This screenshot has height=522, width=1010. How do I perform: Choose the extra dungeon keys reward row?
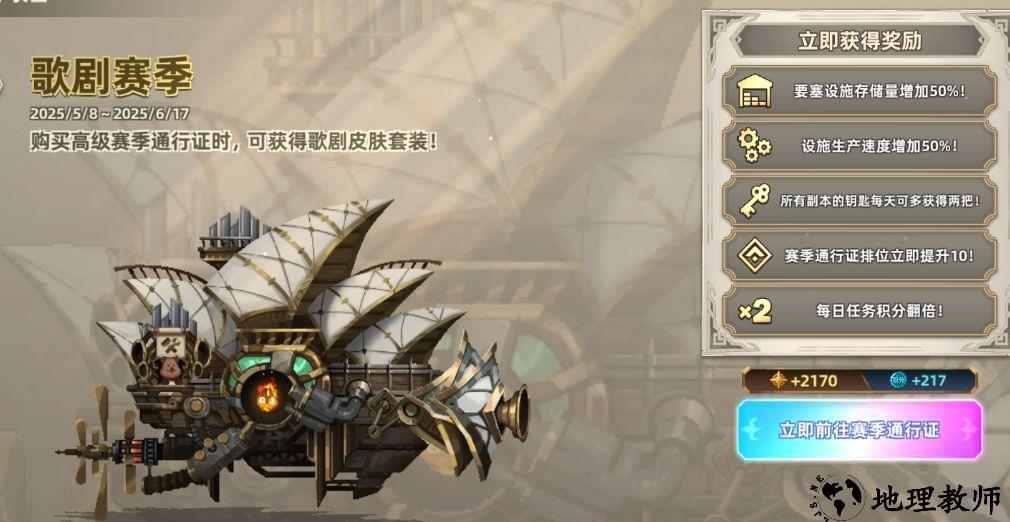click(860, 201)
